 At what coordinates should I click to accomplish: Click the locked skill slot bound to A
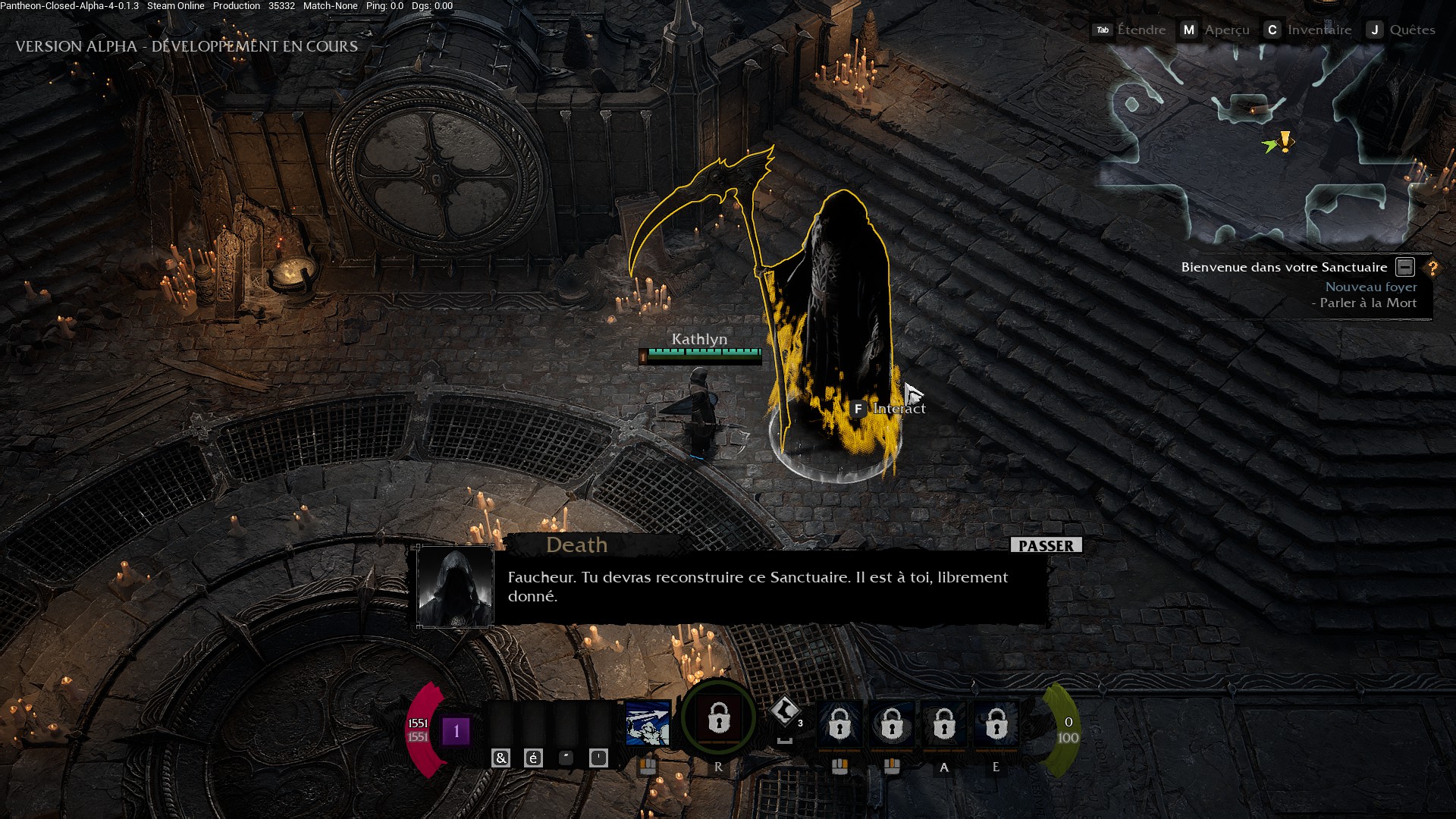point(944,724)
